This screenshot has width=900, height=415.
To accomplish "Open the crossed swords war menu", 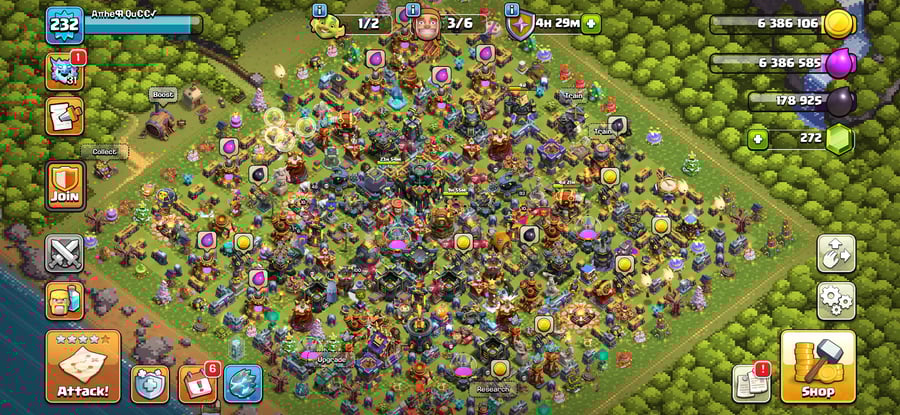I will pyautogui.click(x=64, y=254).
